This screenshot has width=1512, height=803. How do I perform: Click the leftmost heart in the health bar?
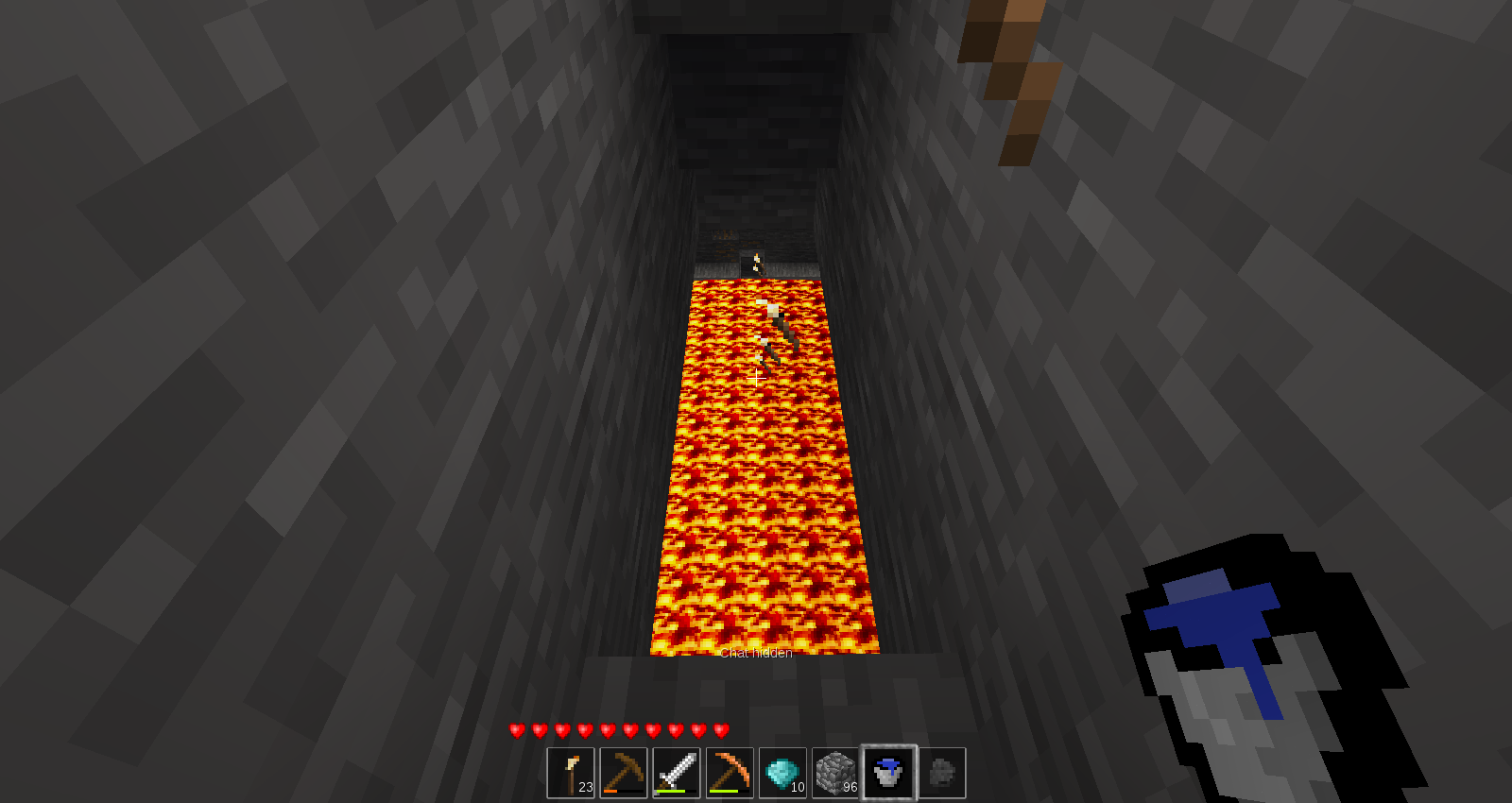tap(517, 729)
